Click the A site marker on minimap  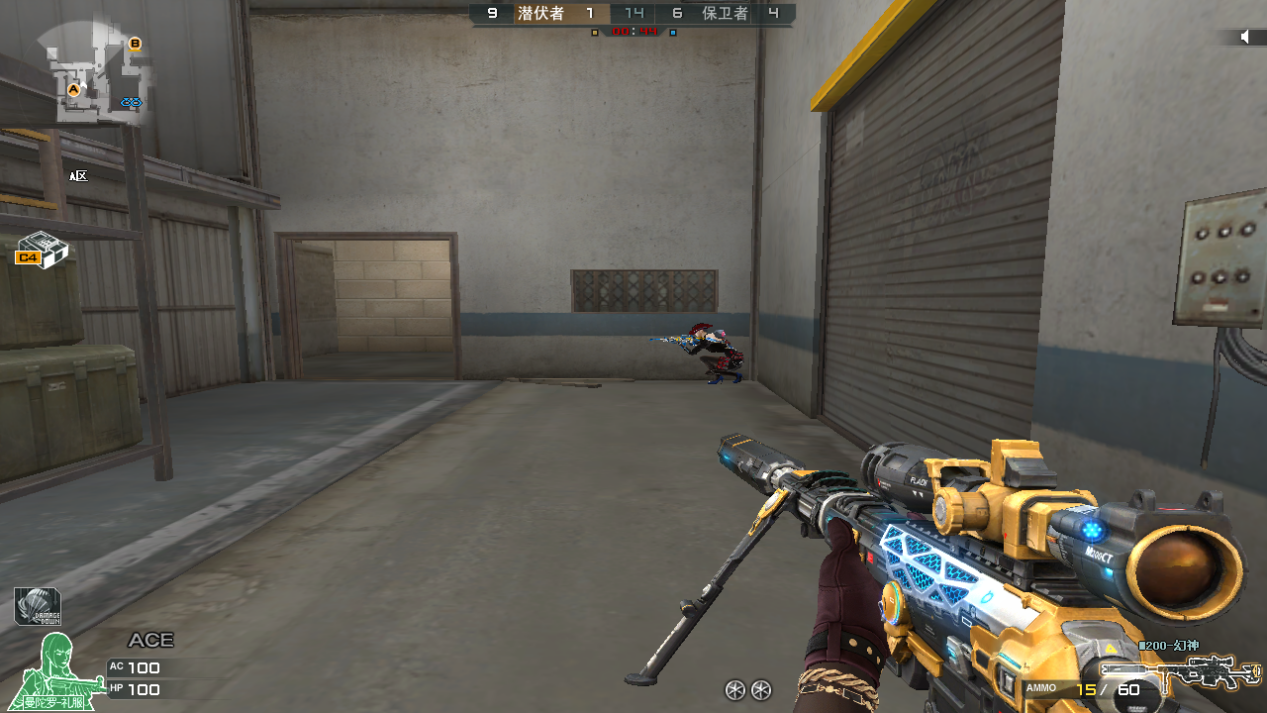73,90
